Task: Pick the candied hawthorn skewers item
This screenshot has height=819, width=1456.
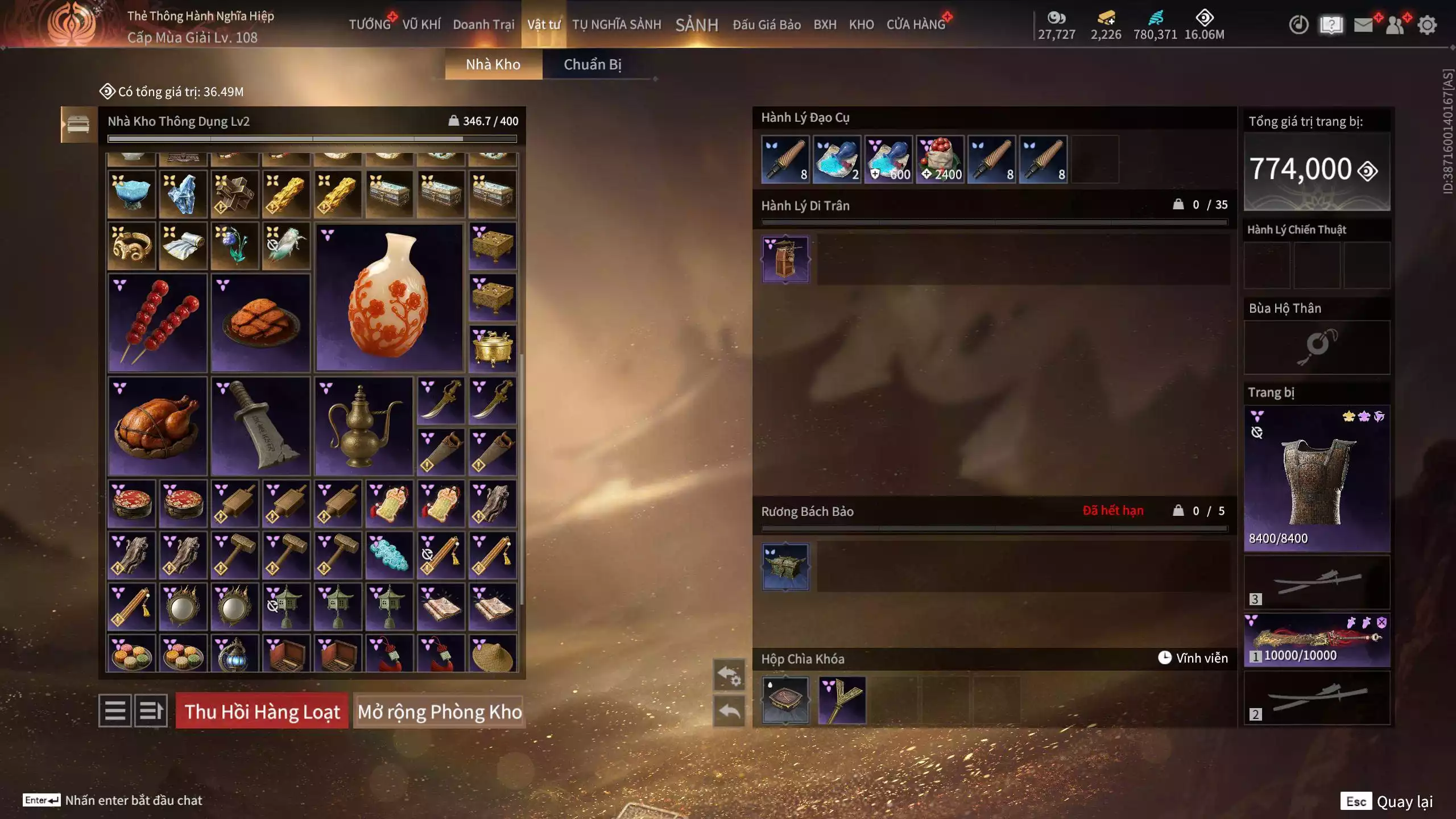Action: pyautogui.click(x=158, y=323)
